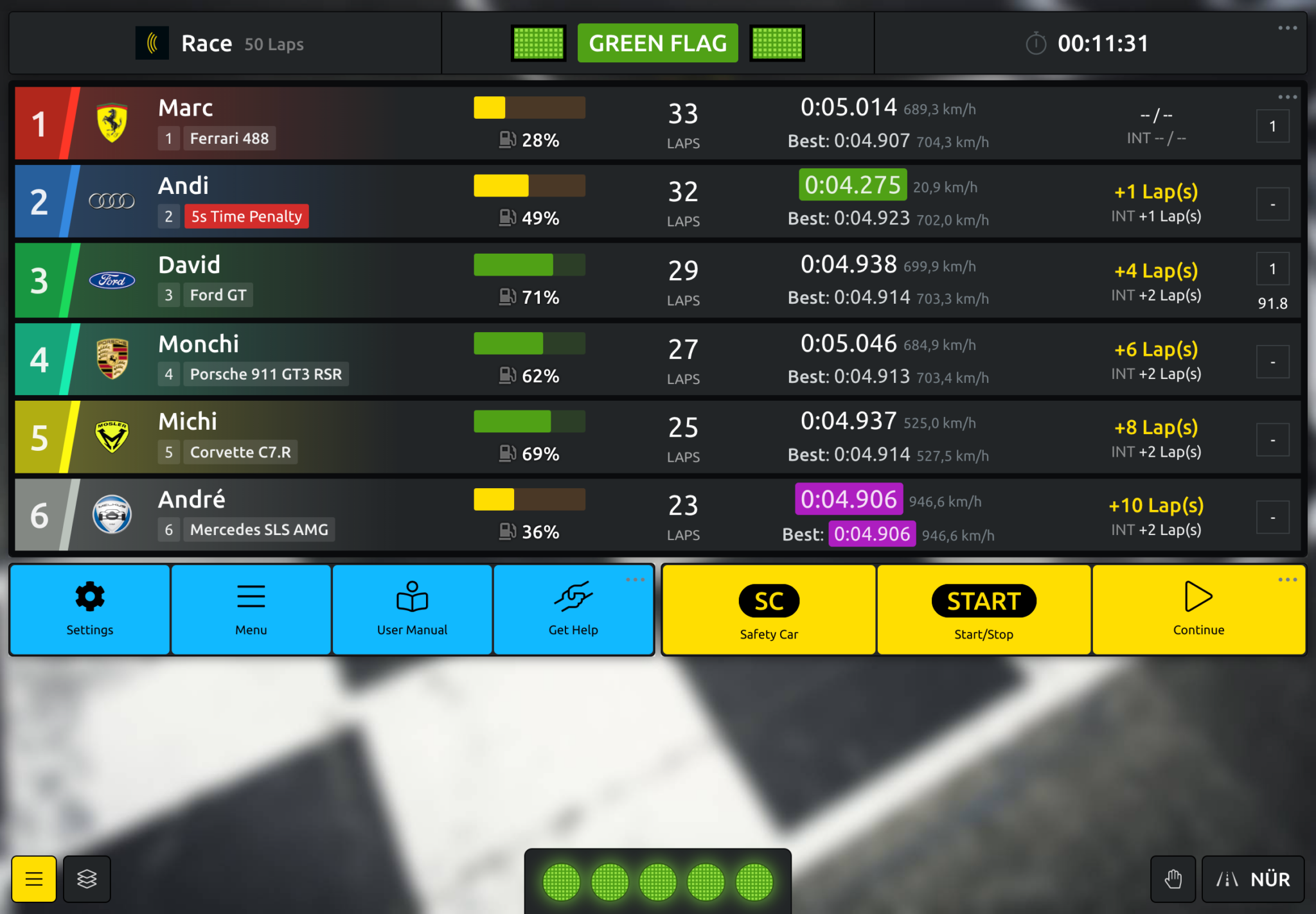Open options menu on Marc's row
The width and height of the screenshot is (1316, 914).
point(1287,96)
